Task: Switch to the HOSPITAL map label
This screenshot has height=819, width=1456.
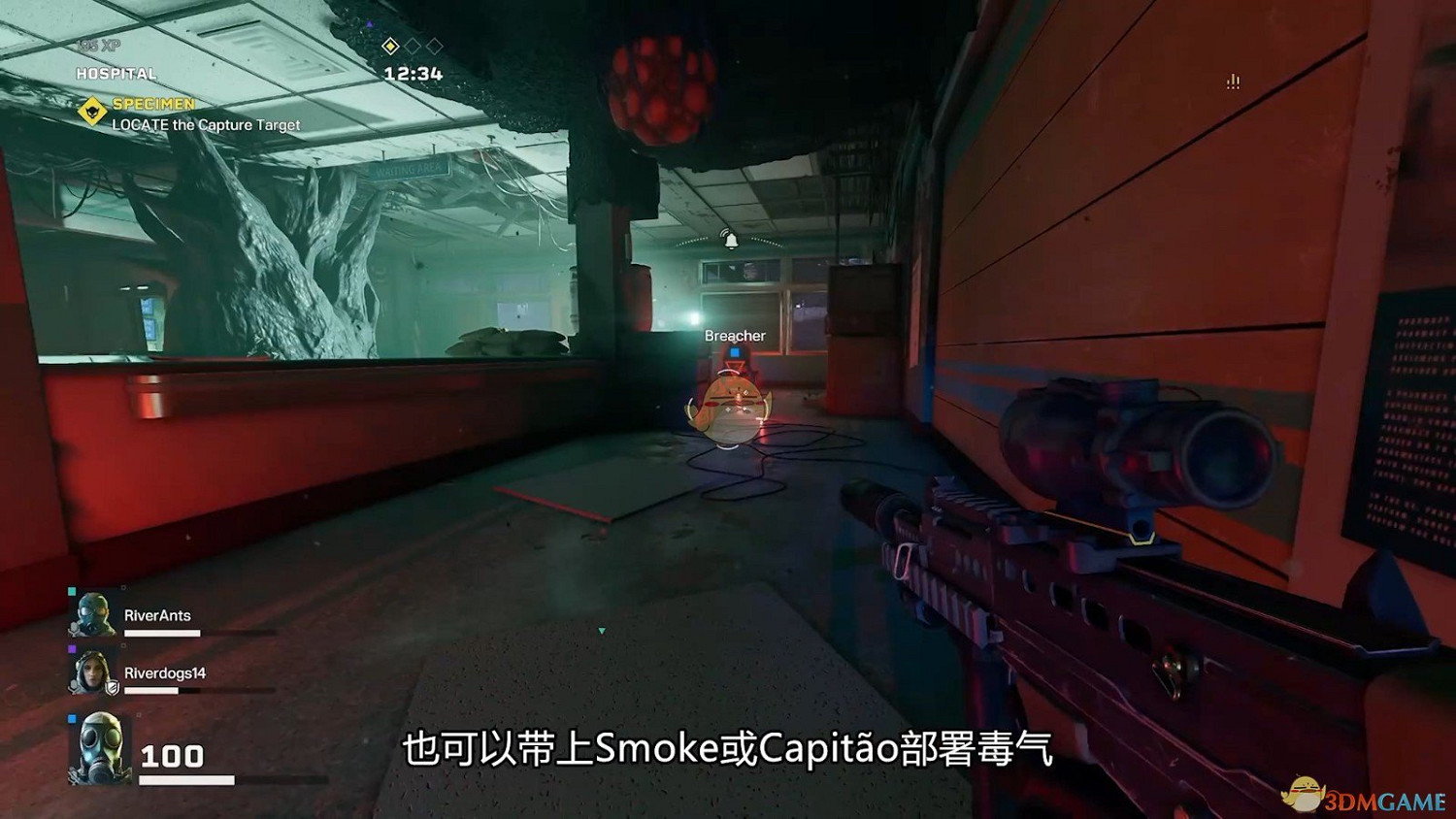Action: coord(115,74)
